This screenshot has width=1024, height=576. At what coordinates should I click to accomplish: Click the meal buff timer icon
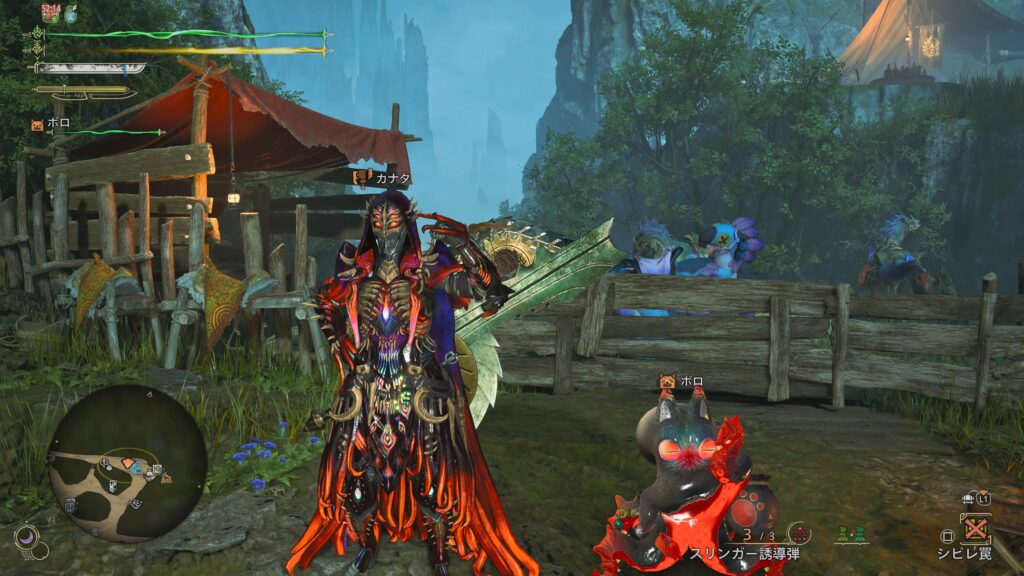click(51, 12)
